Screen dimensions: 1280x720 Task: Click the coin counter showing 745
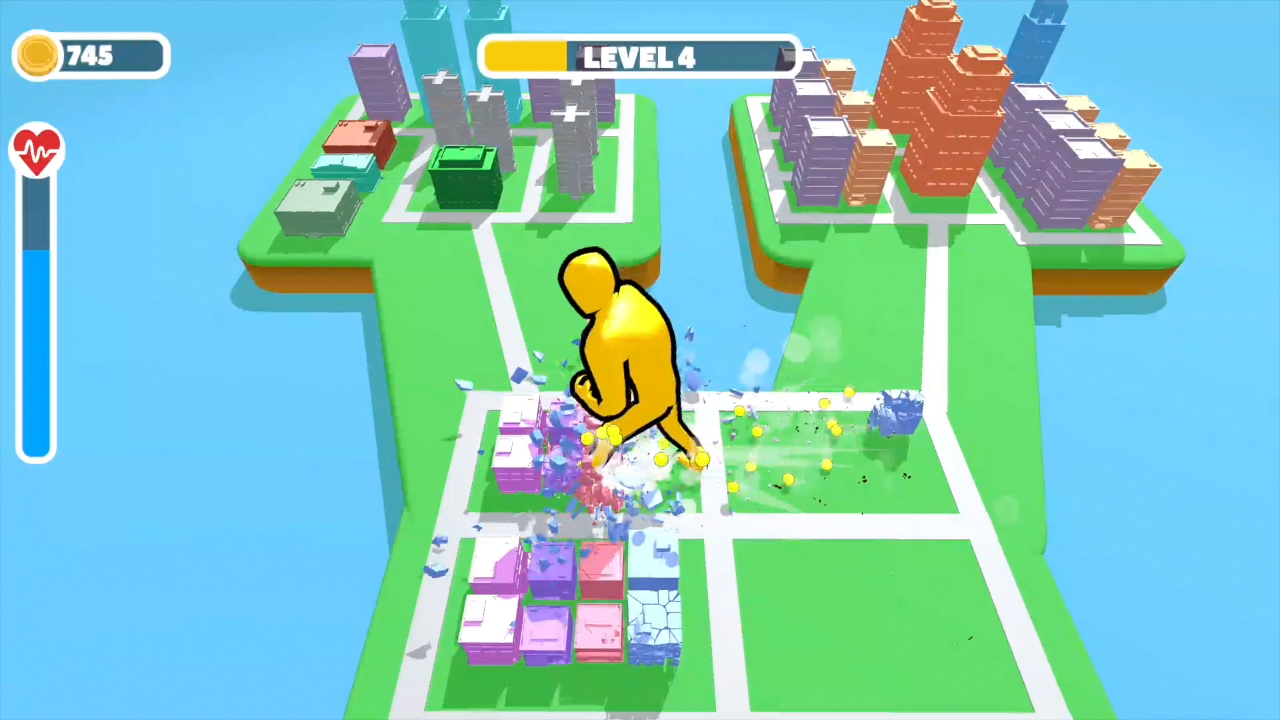95,56
